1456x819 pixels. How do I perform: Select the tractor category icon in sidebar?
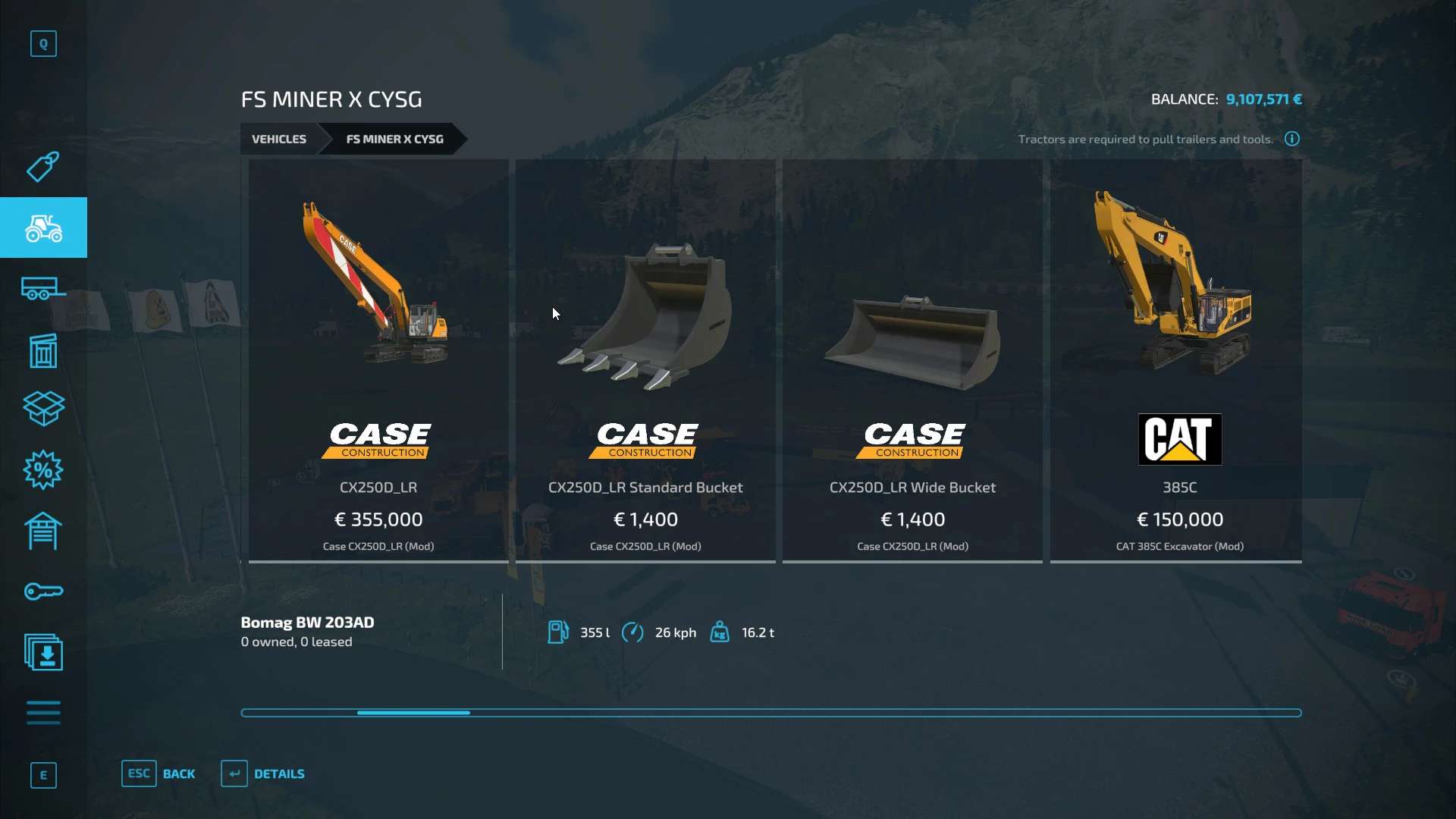tap(43, 227)
